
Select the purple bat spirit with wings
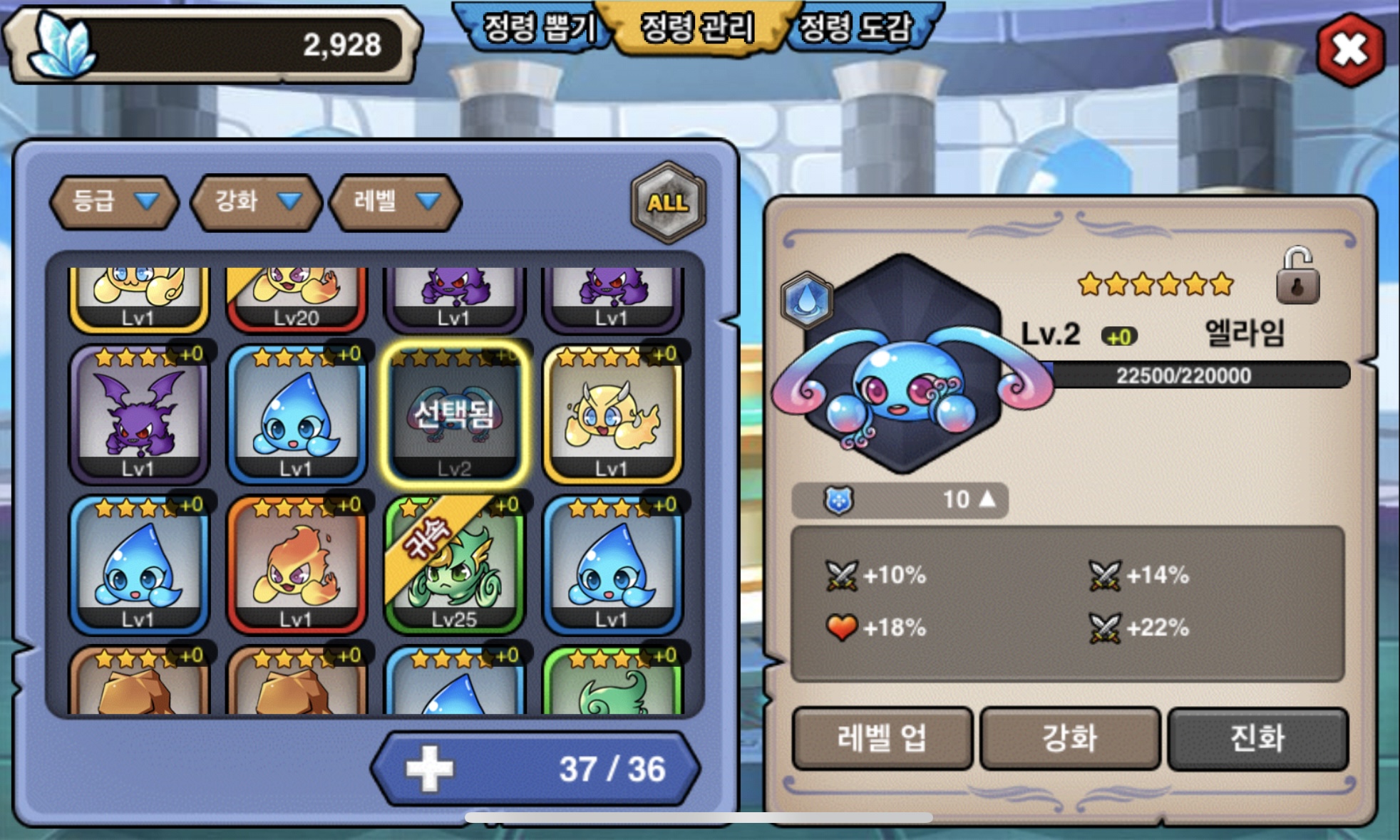138,415
